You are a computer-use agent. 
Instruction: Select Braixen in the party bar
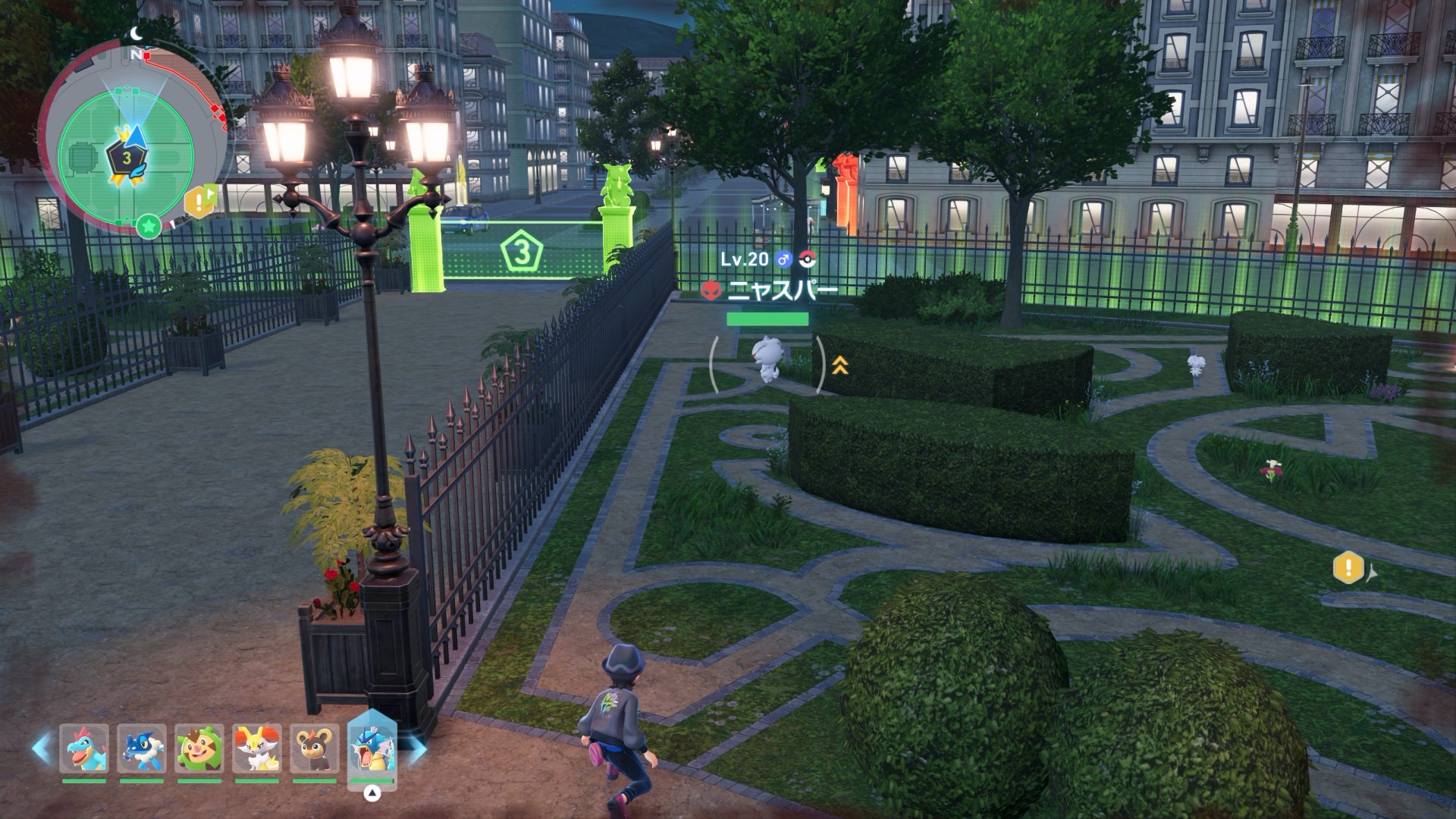257,748
